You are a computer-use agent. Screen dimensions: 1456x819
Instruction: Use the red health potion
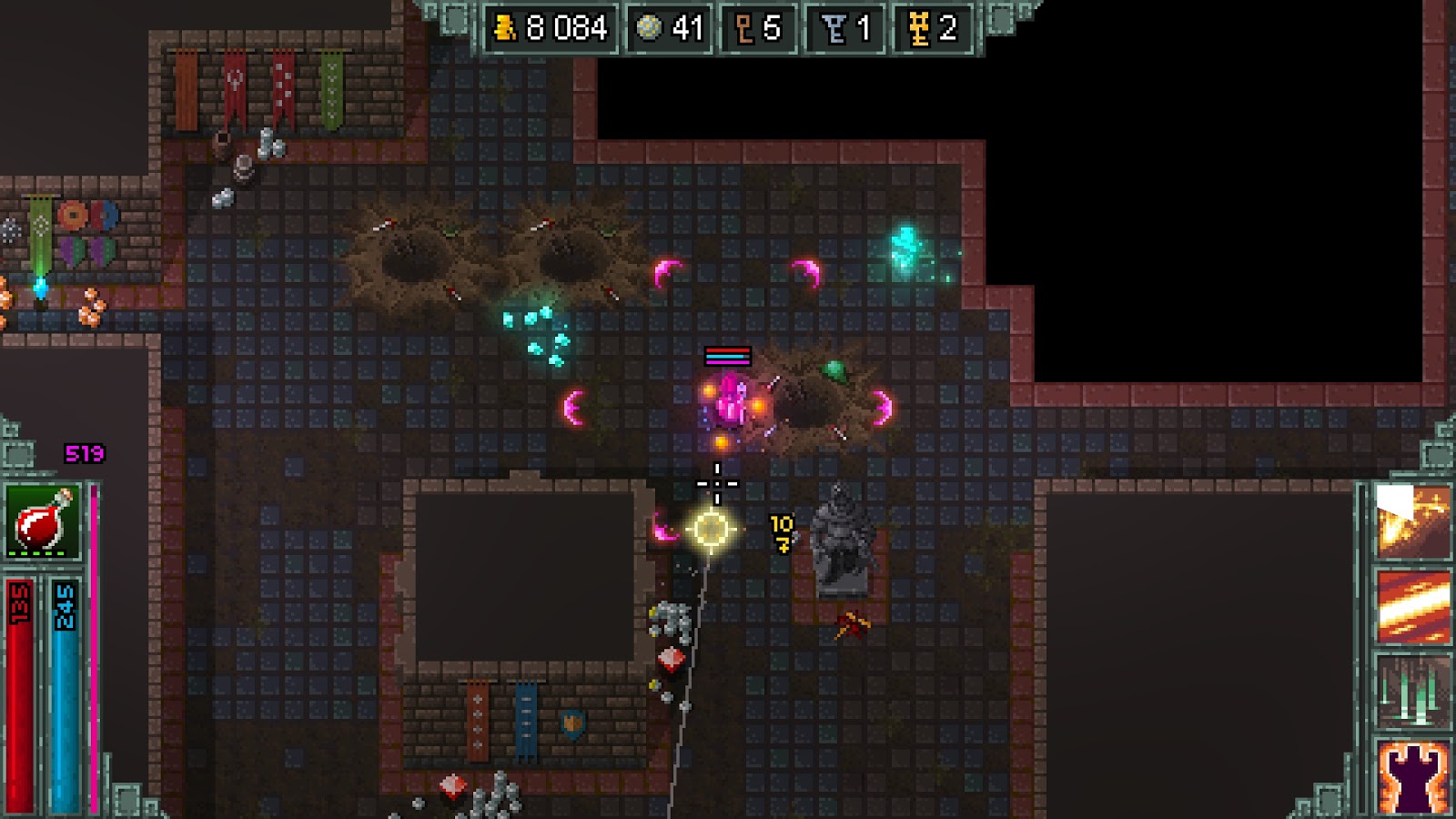[43, 521]
